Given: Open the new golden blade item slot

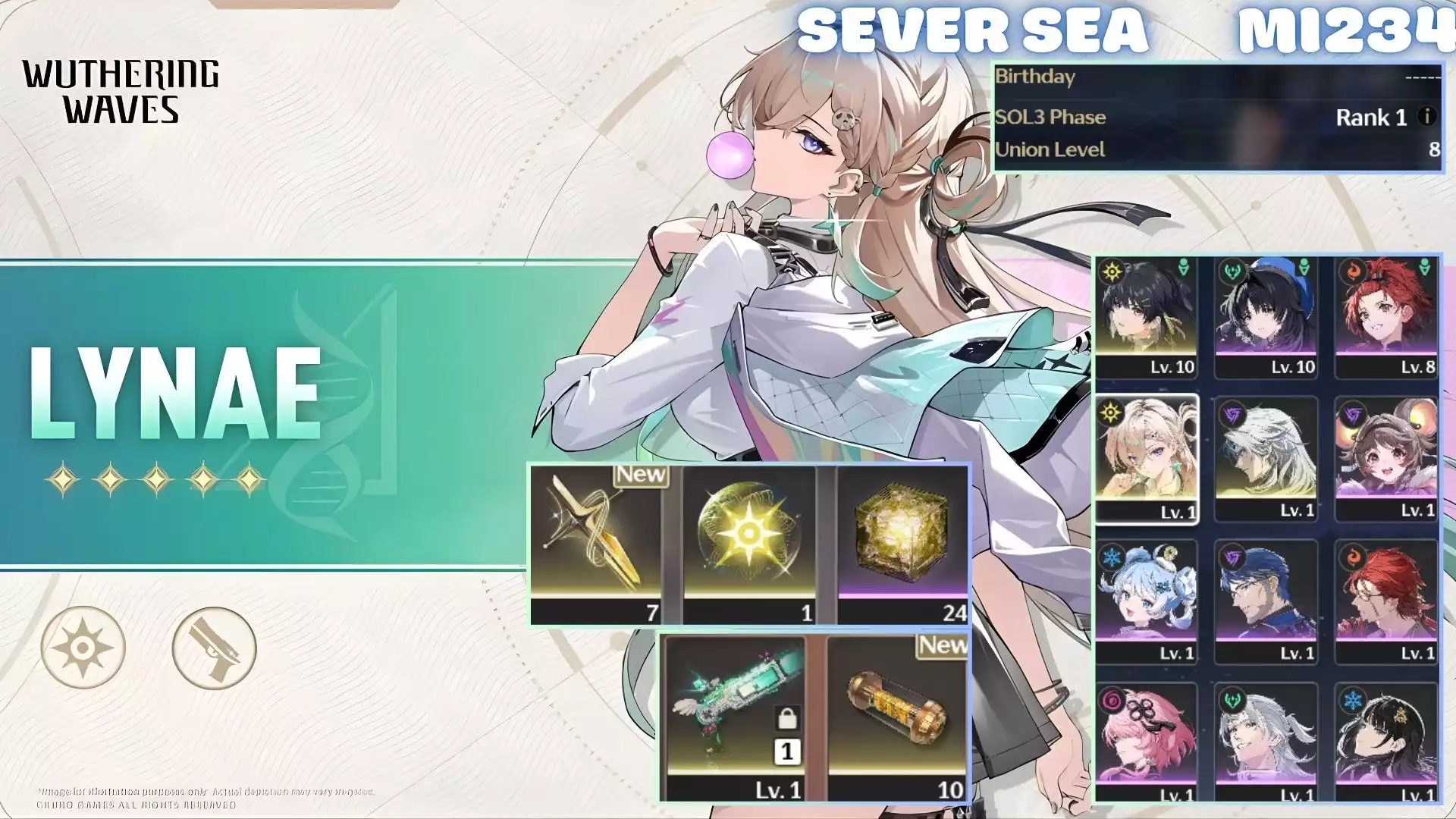Looking at the screenshot, I should (x=595, y=544).
